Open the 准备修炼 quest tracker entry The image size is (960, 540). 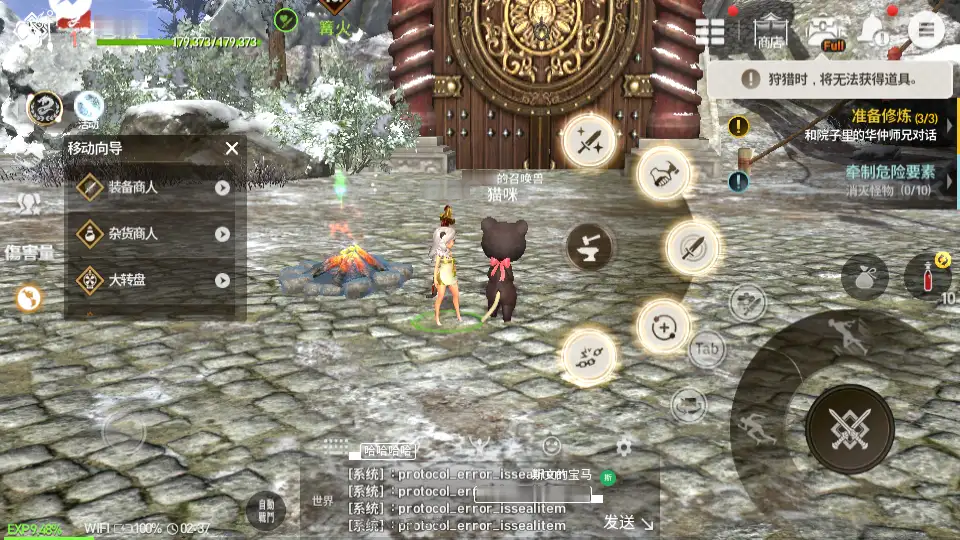click(850, 126)
